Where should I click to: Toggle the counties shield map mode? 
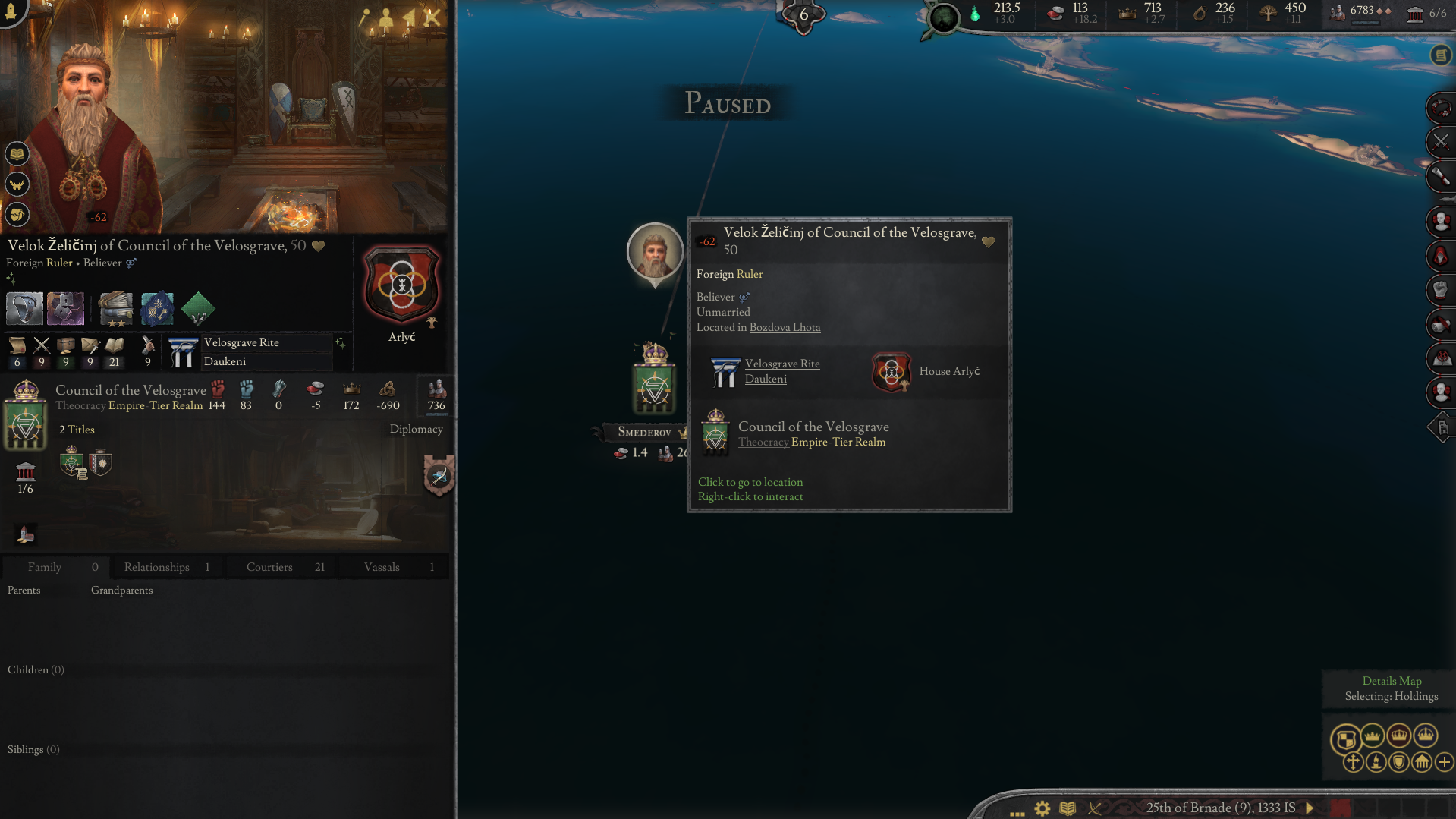(1399, 763)
